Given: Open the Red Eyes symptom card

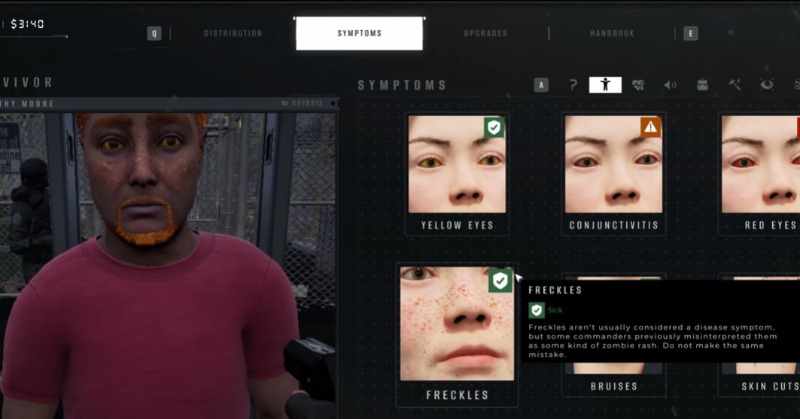Looking at the screenshot, I should [762, 172].
